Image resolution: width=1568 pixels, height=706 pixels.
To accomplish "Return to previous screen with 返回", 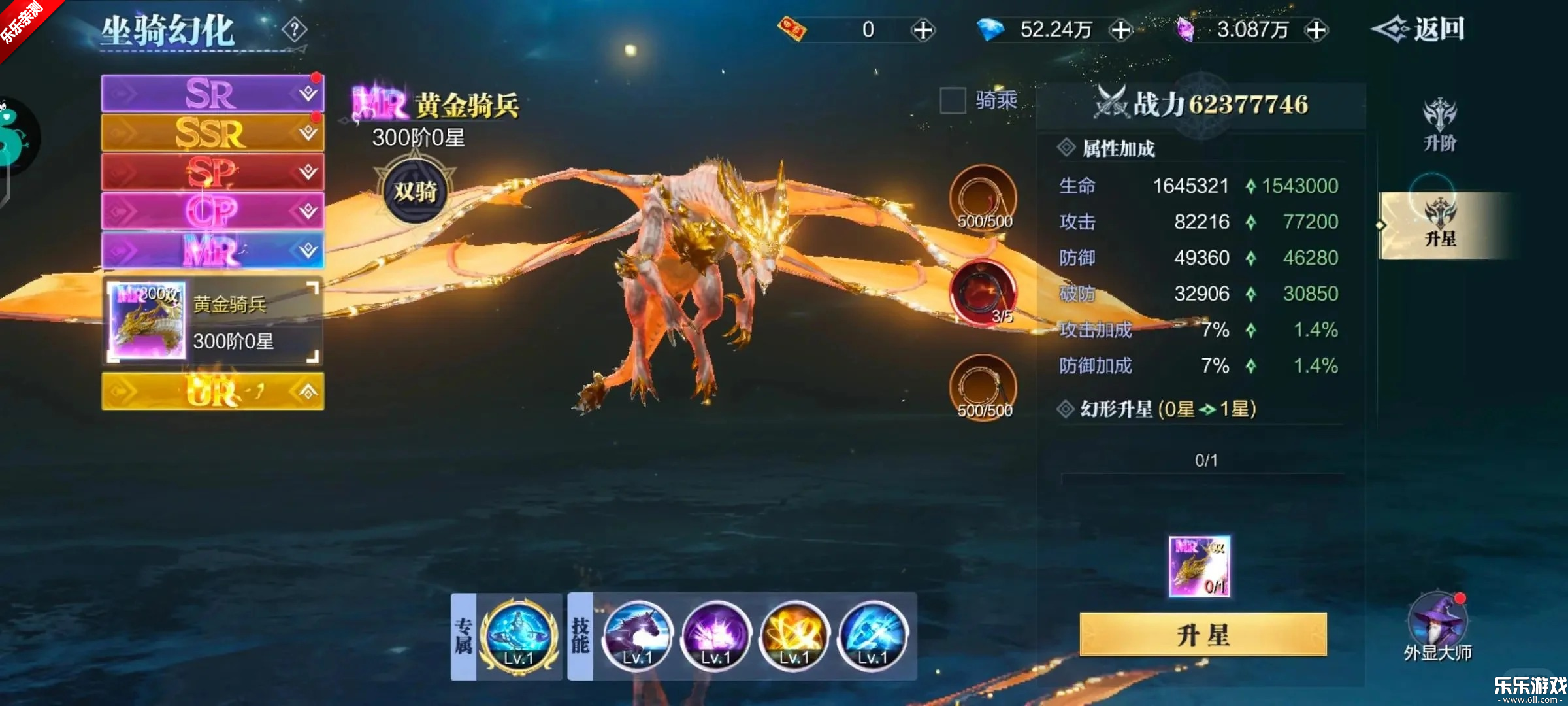I will [1418, 29].
